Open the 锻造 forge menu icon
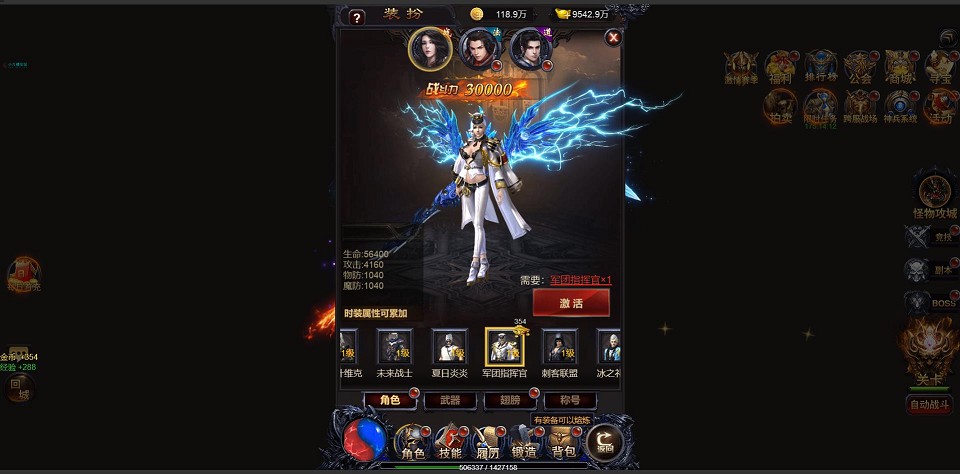Viewport: 960px width, 474px height. (x=524, y=441)
